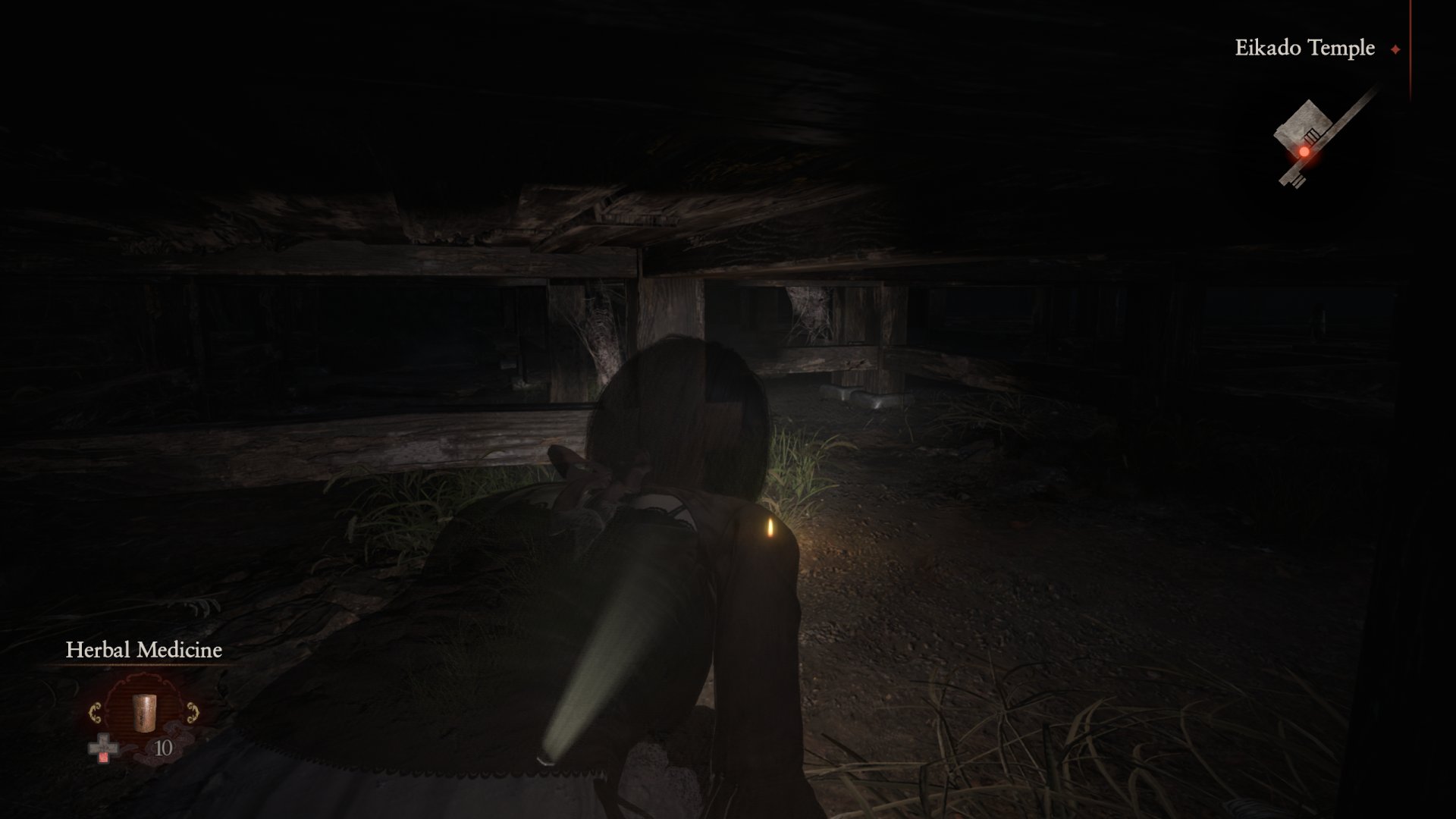Click the glowing ember on the character's shoulder
This screenshot has width=1456, height=819.
pos(767,528)
